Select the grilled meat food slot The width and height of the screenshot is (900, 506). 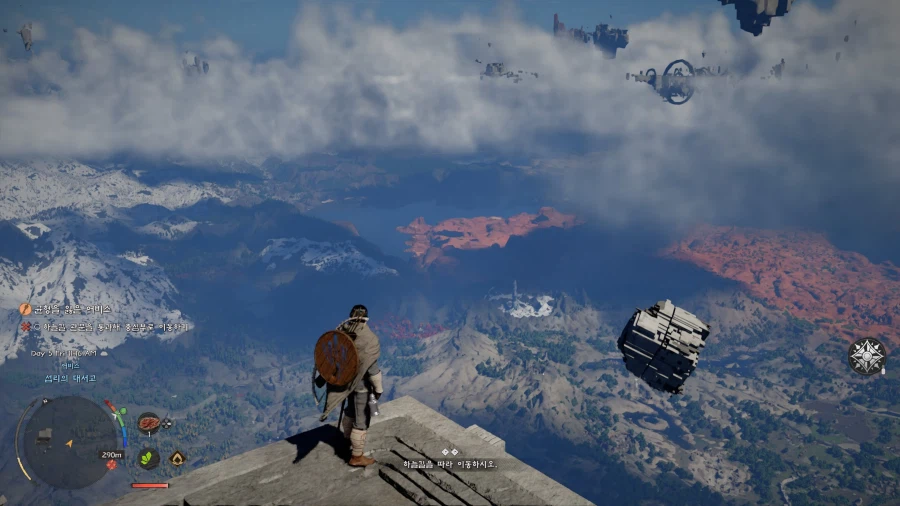click(149, 423)
